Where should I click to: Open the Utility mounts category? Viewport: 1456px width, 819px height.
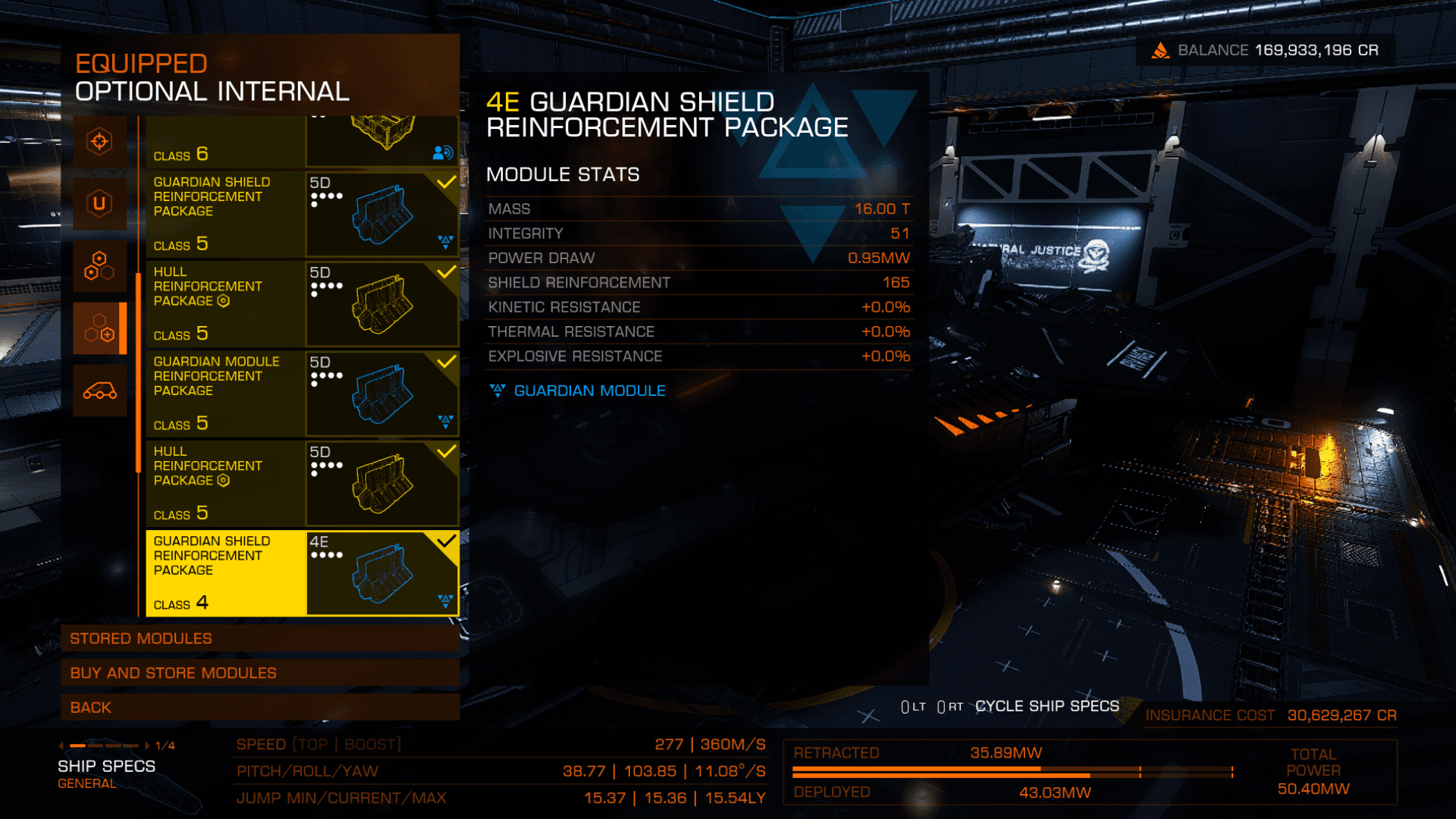[x=99, y=203]
